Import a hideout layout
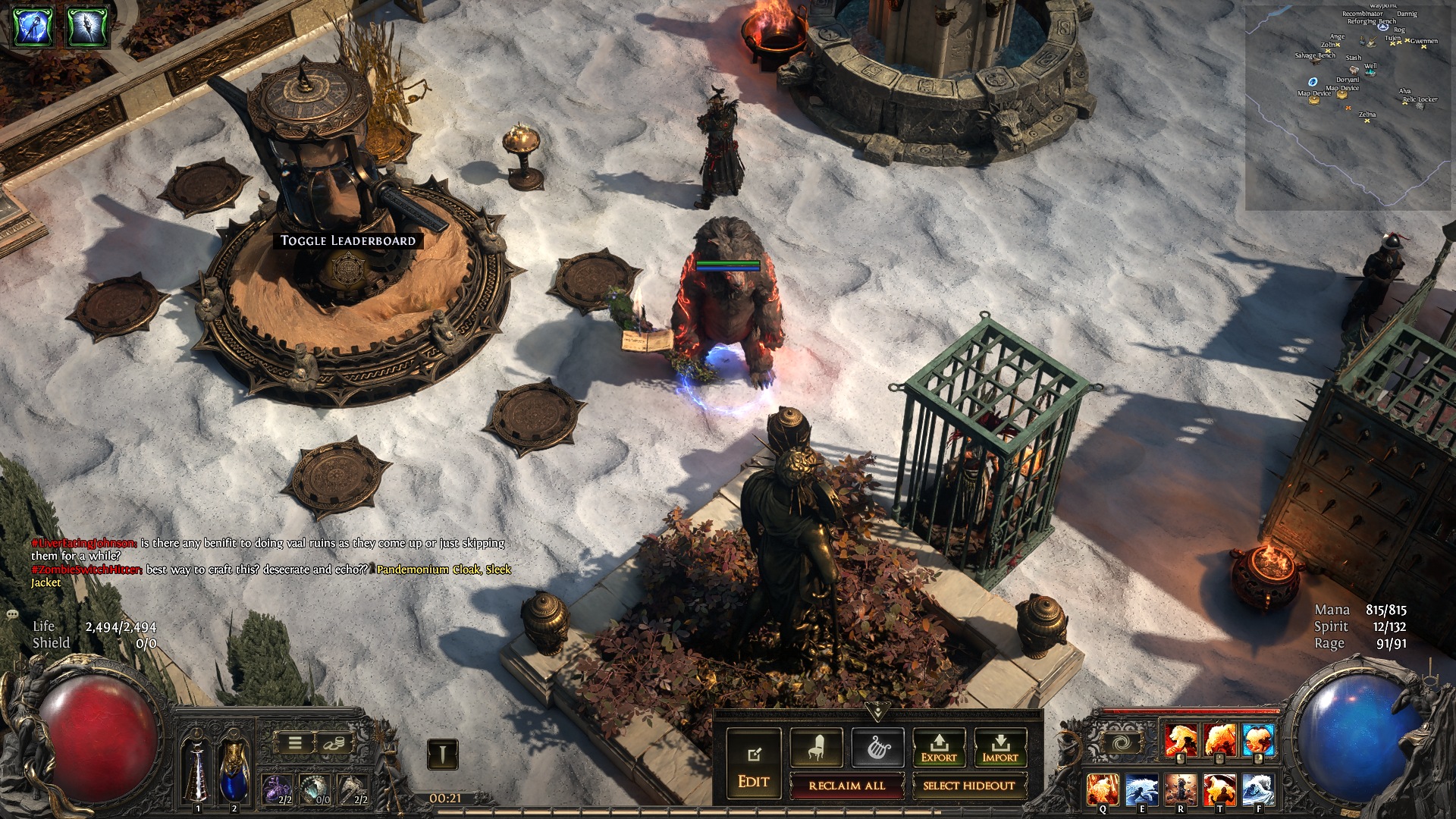This screenshot has height=819, width=1456. (1000, 748)
